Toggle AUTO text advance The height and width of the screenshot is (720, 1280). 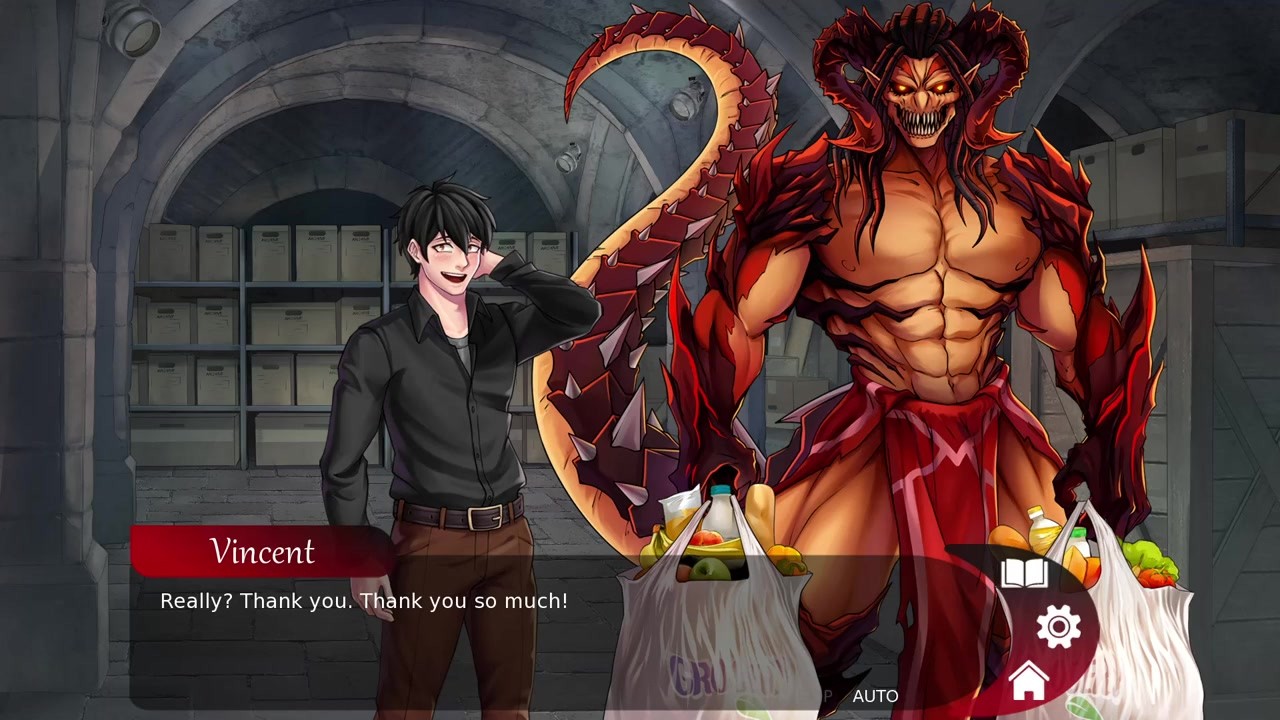[x=875, y=696]
